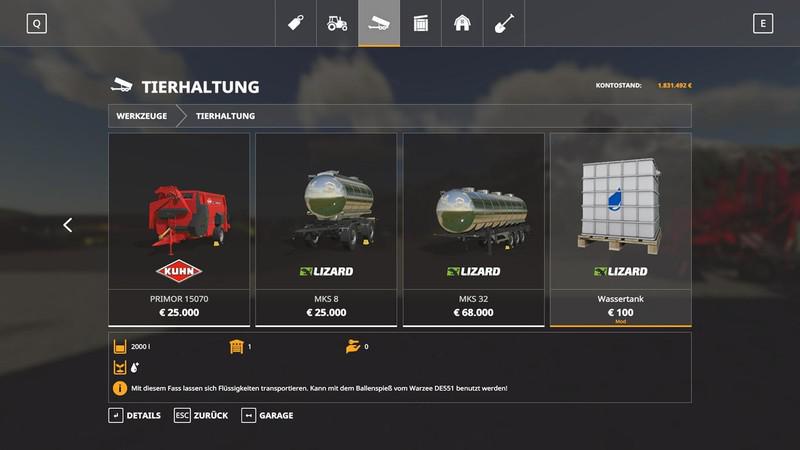The height and width of the screenshot is (450, 800).
Task: Open the shovel landscaping tab
Action: click(x=504, y=23)
